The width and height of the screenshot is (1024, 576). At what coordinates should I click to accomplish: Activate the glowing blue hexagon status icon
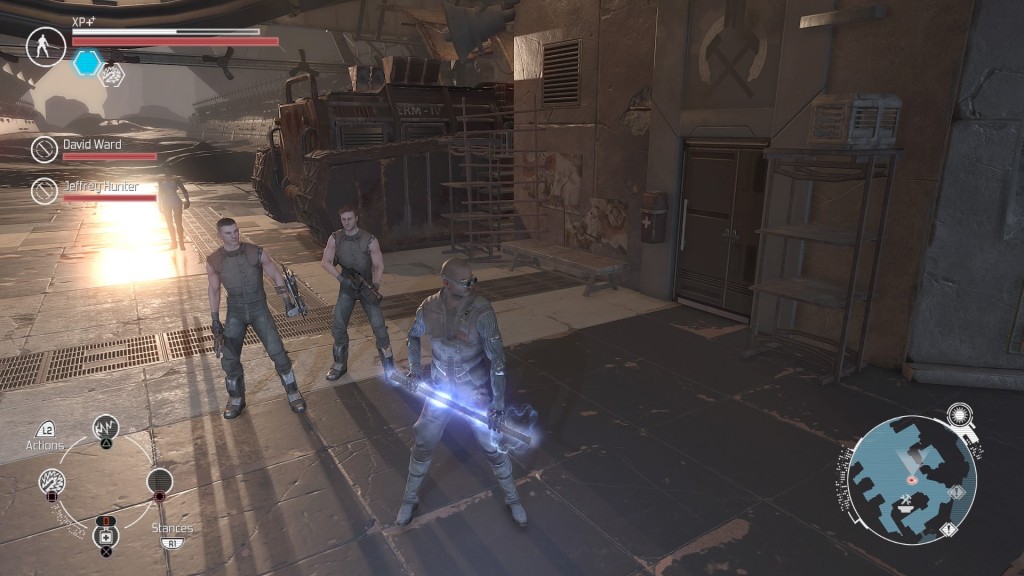[x=87, y=63]
